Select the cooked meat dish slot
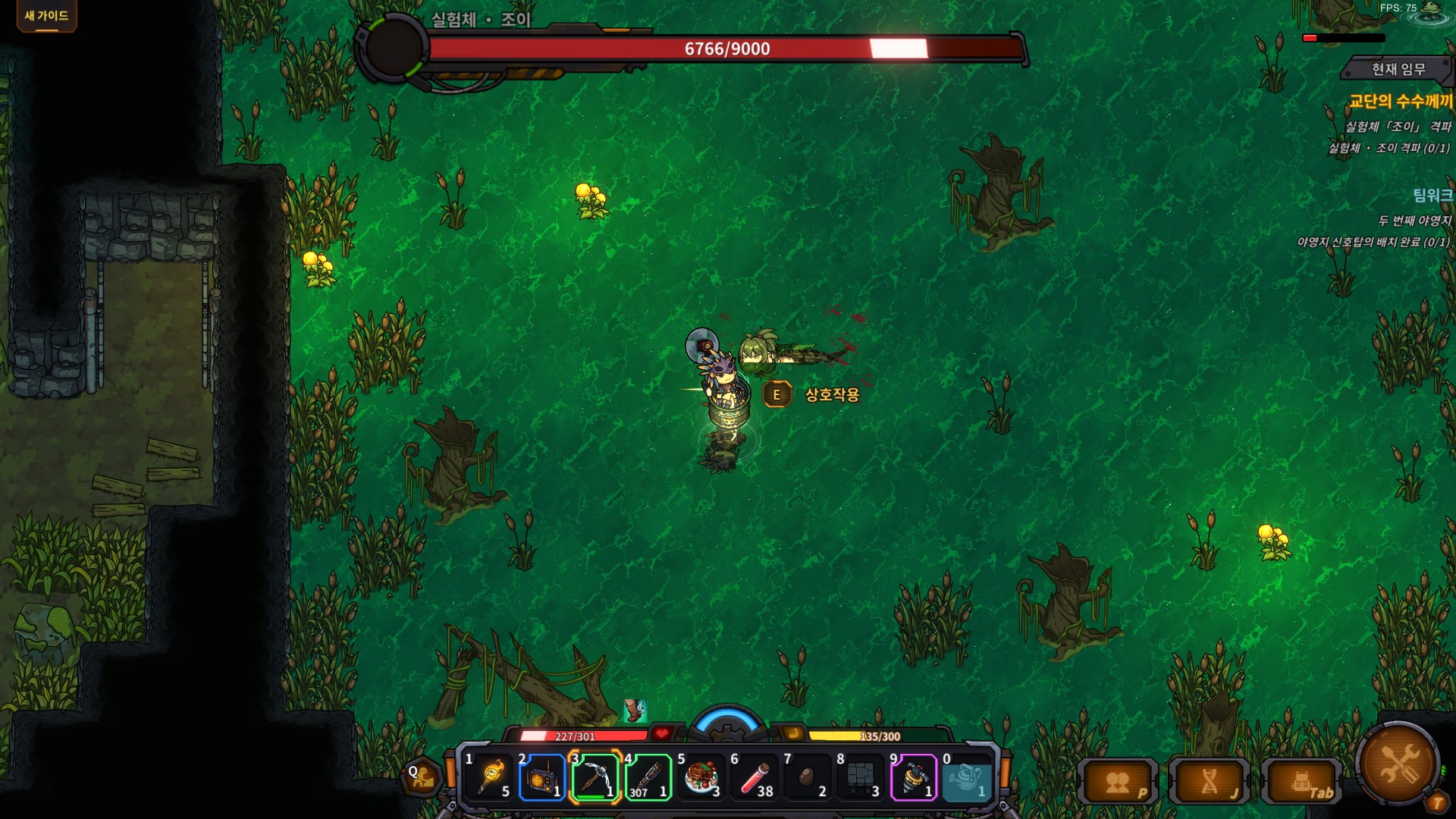The width and height of the screenshot is (1456, 819). [x=701, y=777]
